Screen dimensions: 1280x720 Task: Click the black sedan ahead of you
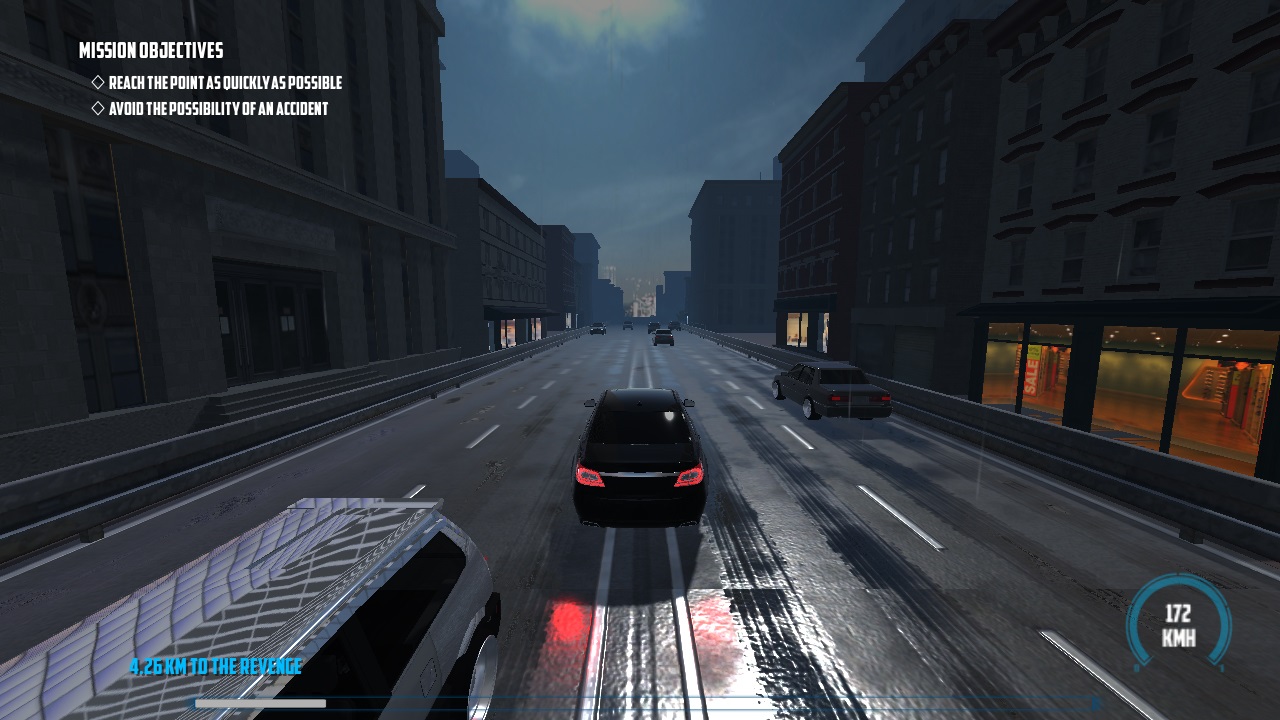[640, 460]
